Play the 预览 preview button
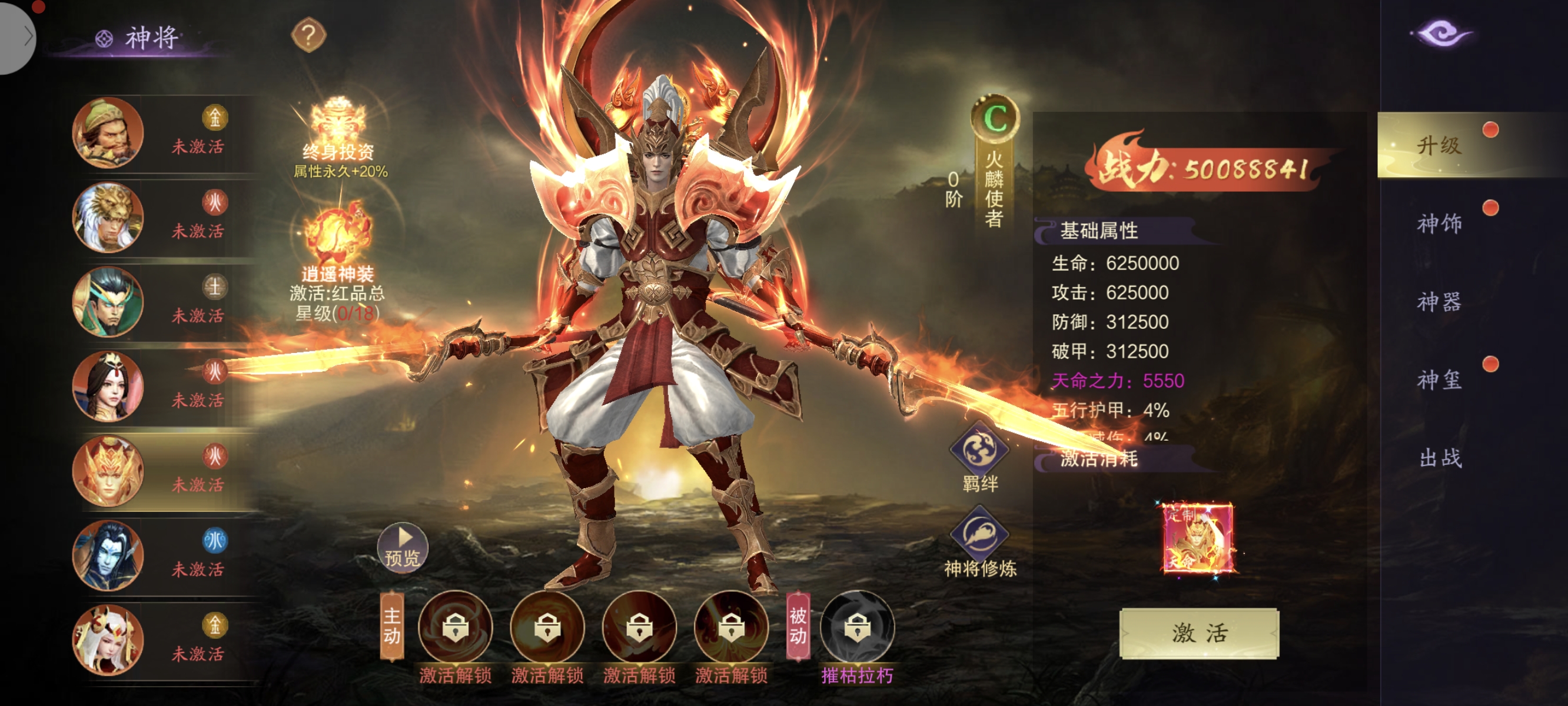Screen dimensions: 1568x706 pyautogui.click(x=403, y=547)
